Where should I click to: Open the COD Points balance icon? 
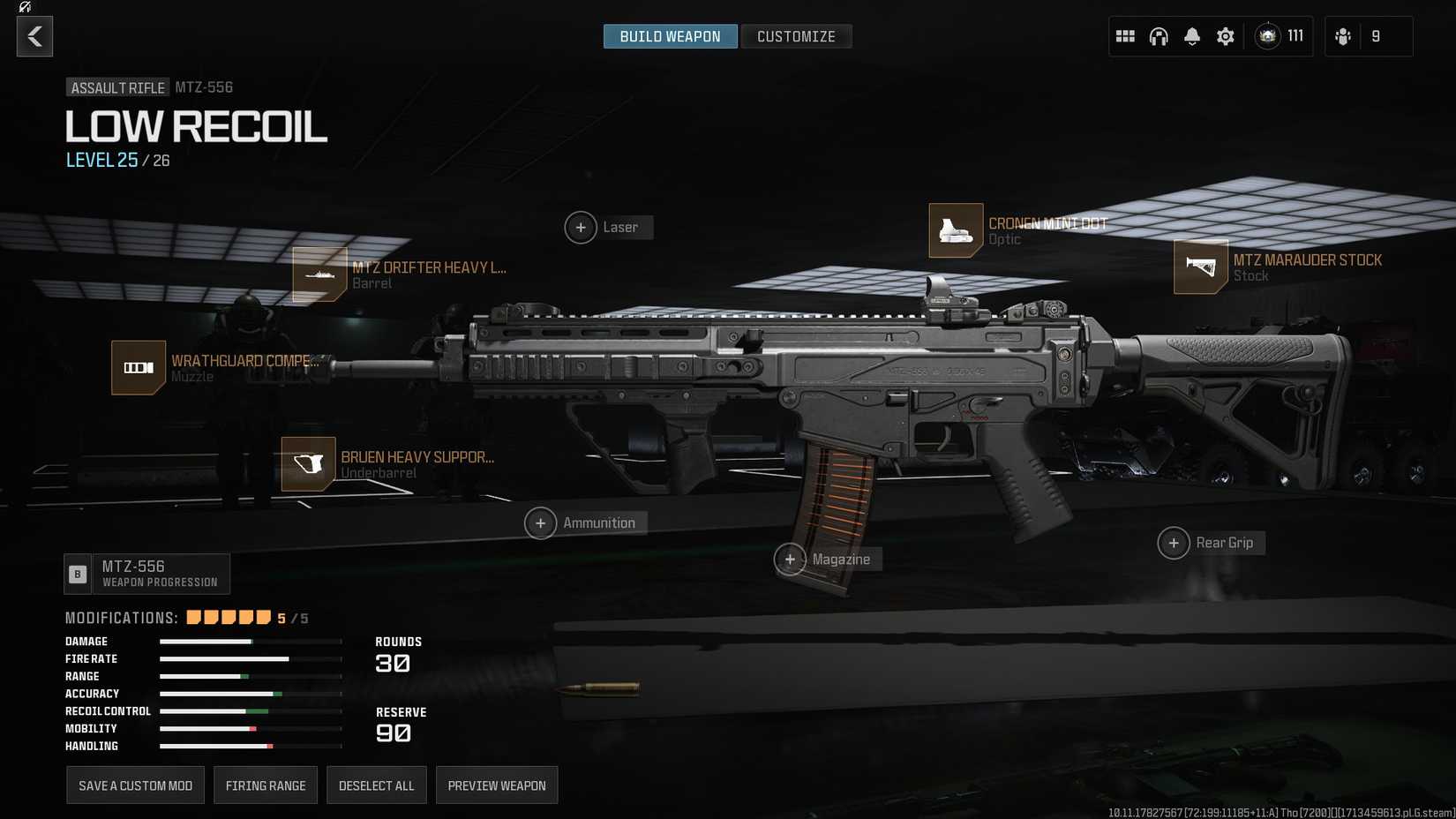pos(1268,36)
